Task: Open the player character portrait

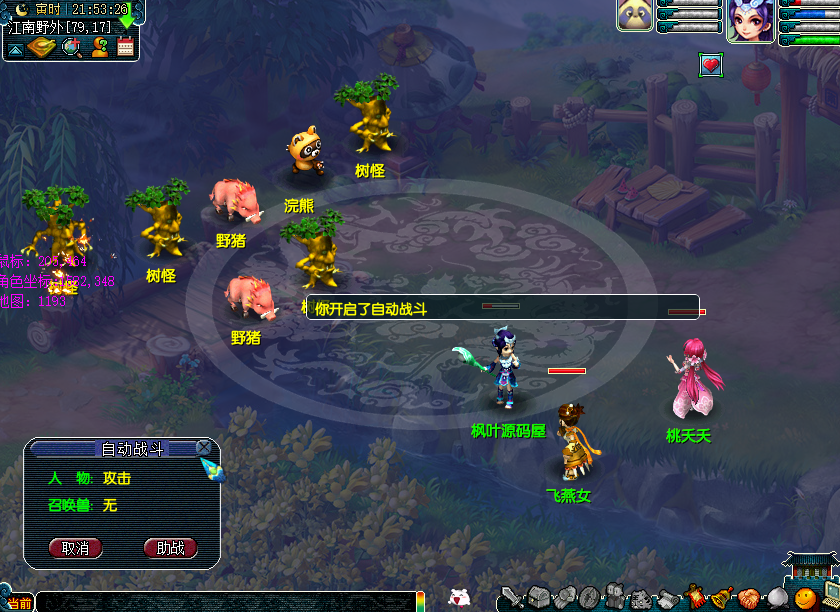Action: pos(751,22)
